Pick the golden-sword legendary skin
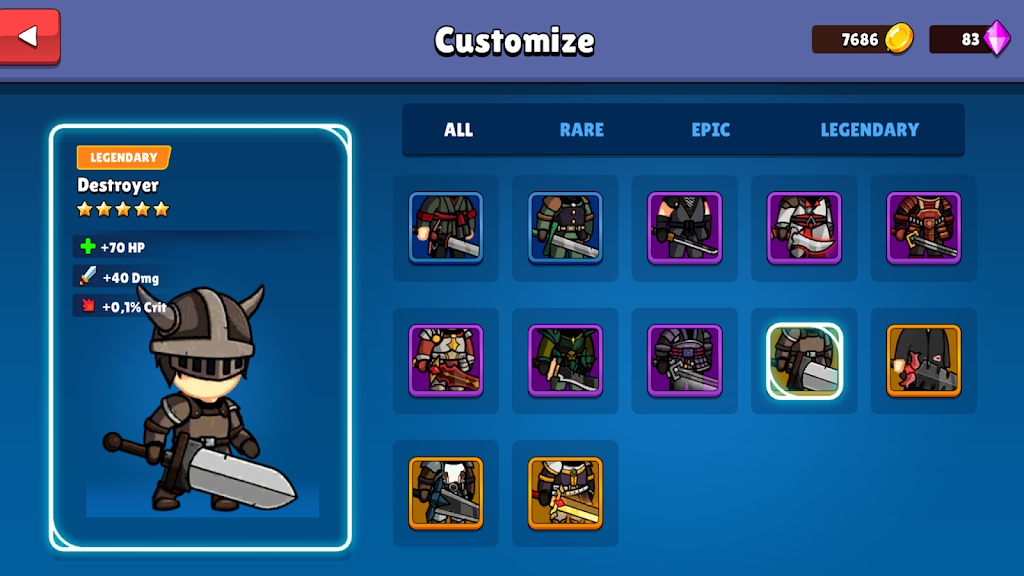Screen dimensions: 1024x576 [x=565, y=493]
